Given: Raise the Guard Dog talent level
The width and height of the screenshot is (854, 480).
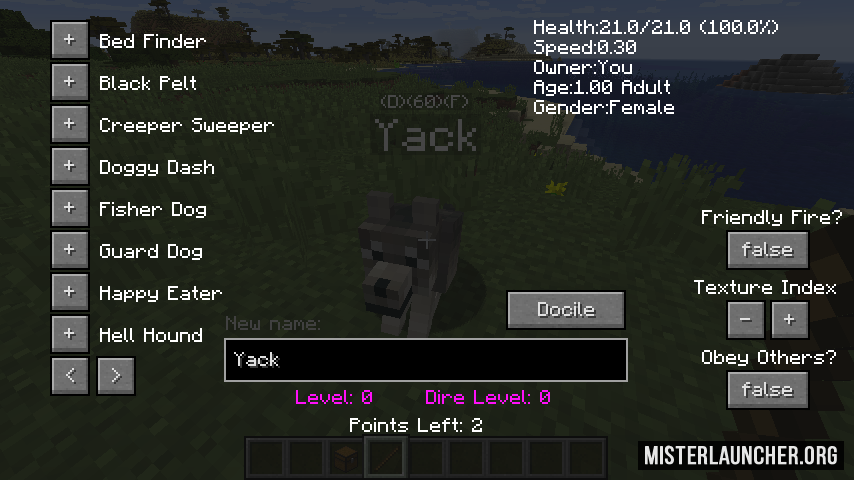Looking at the screenshot, I should [69, 251].
